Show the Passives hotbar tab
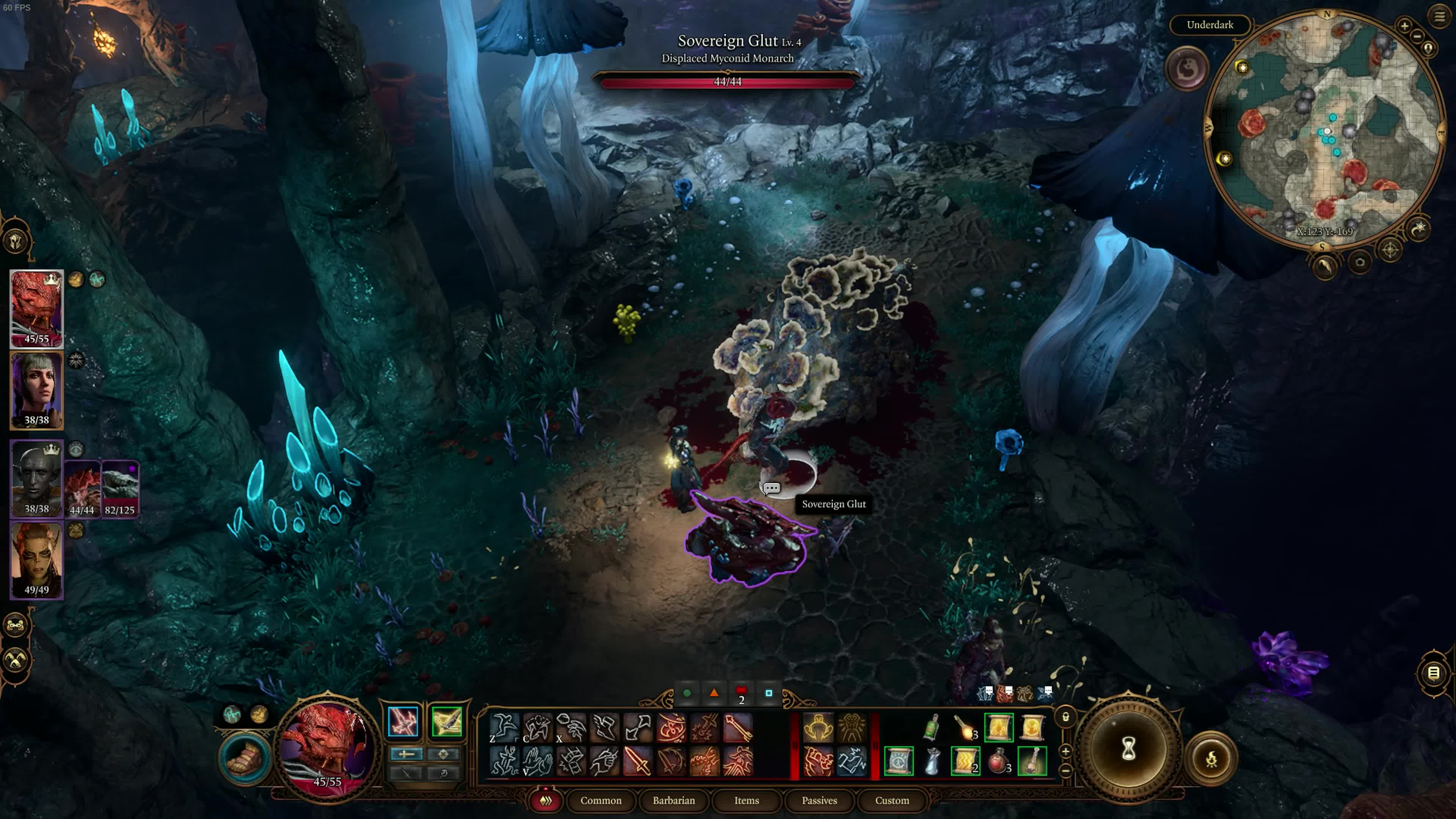 (x=819, y=800)
